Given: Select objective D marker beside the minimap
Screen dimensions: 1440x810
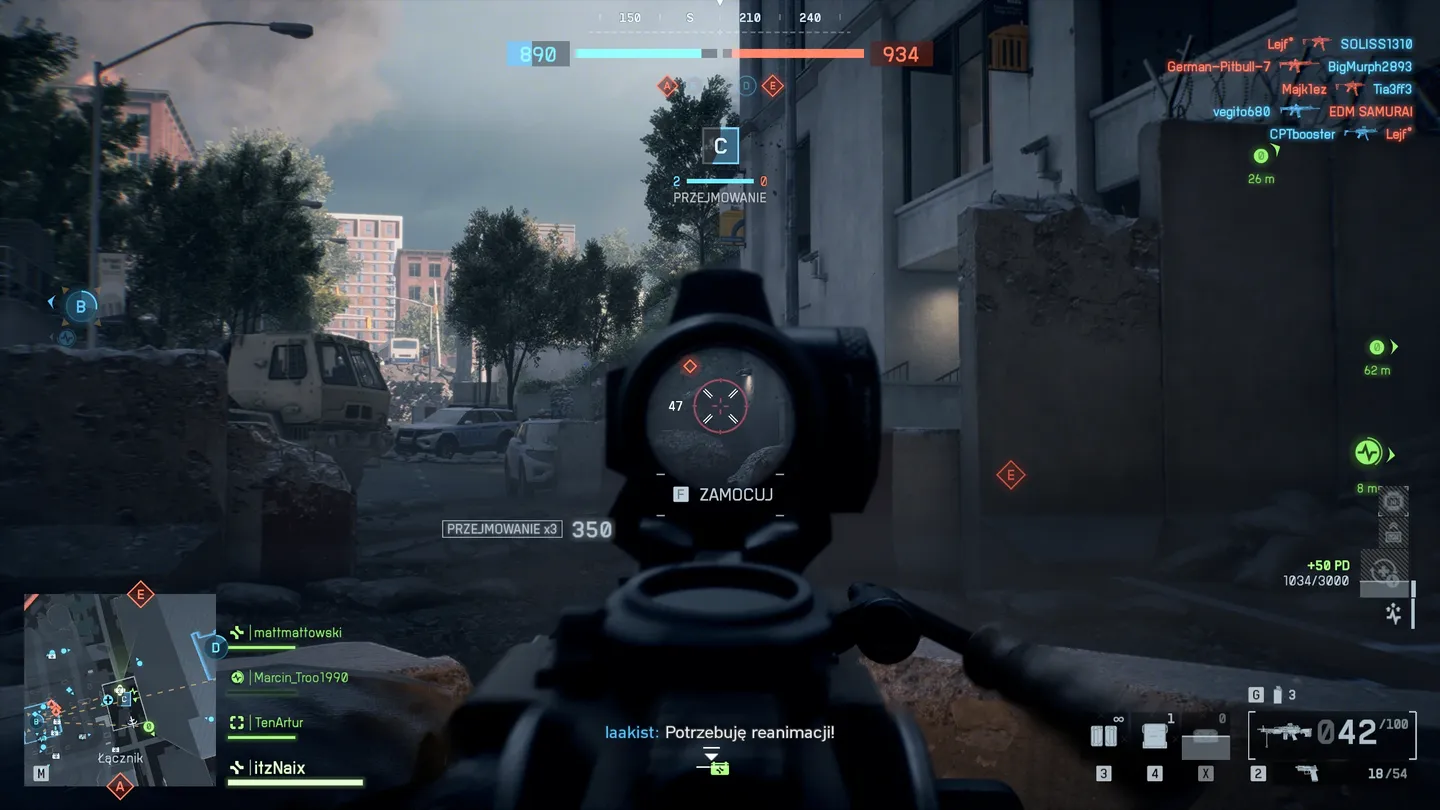Looking at the screenshot, I should click(215, 648).
